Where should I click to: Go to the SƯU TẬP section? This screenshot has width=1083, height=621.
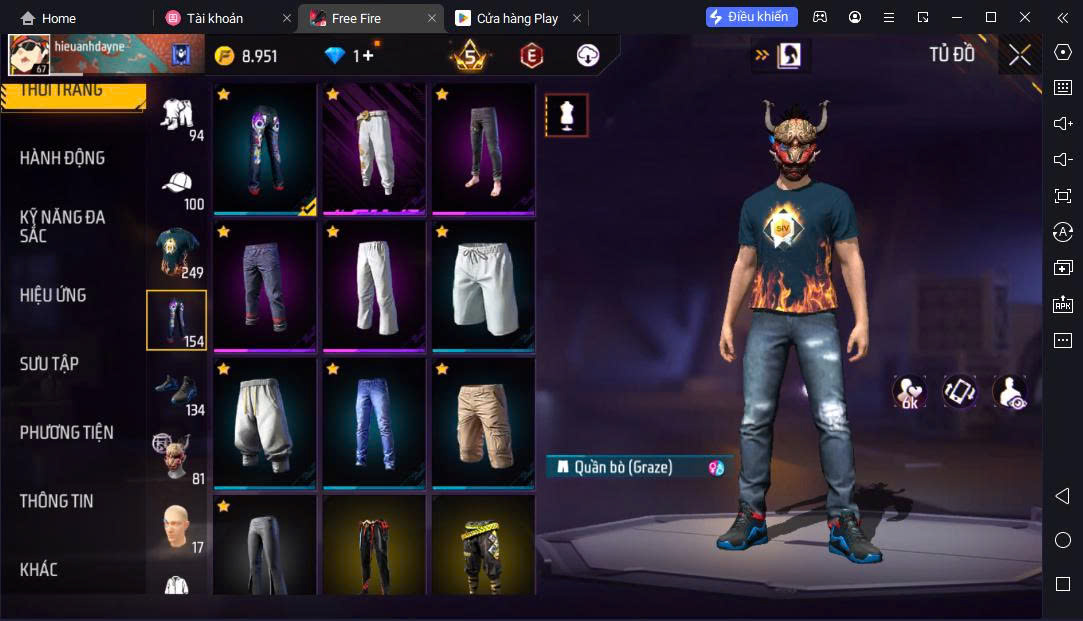[49, 364]
